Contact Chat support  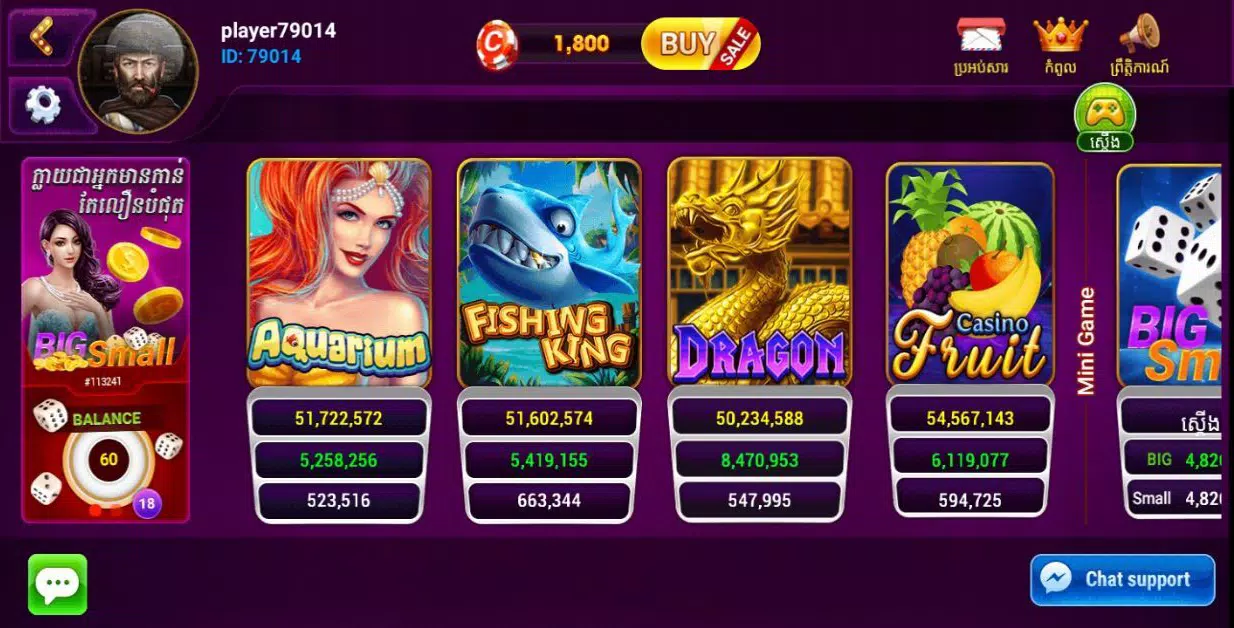tap(1122, 580)
